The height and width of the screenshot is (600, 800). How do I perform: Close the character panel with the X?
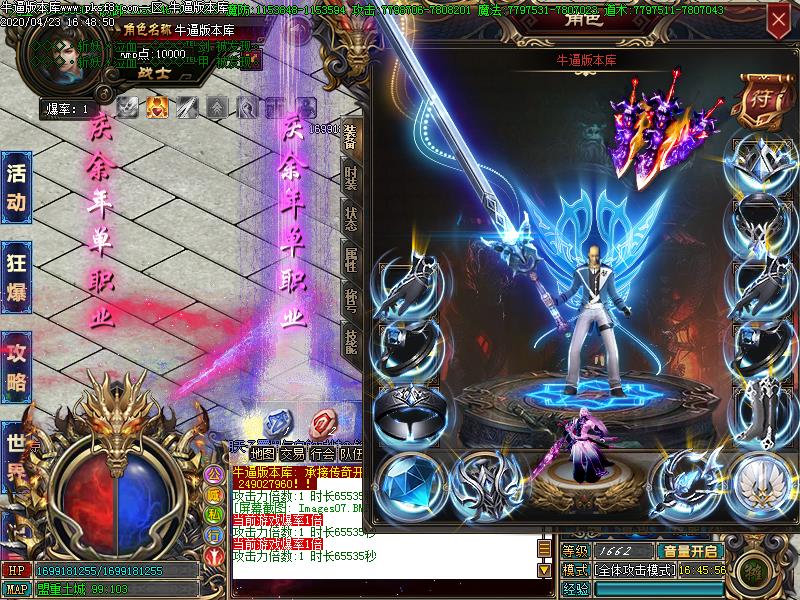tap(778, 19)
